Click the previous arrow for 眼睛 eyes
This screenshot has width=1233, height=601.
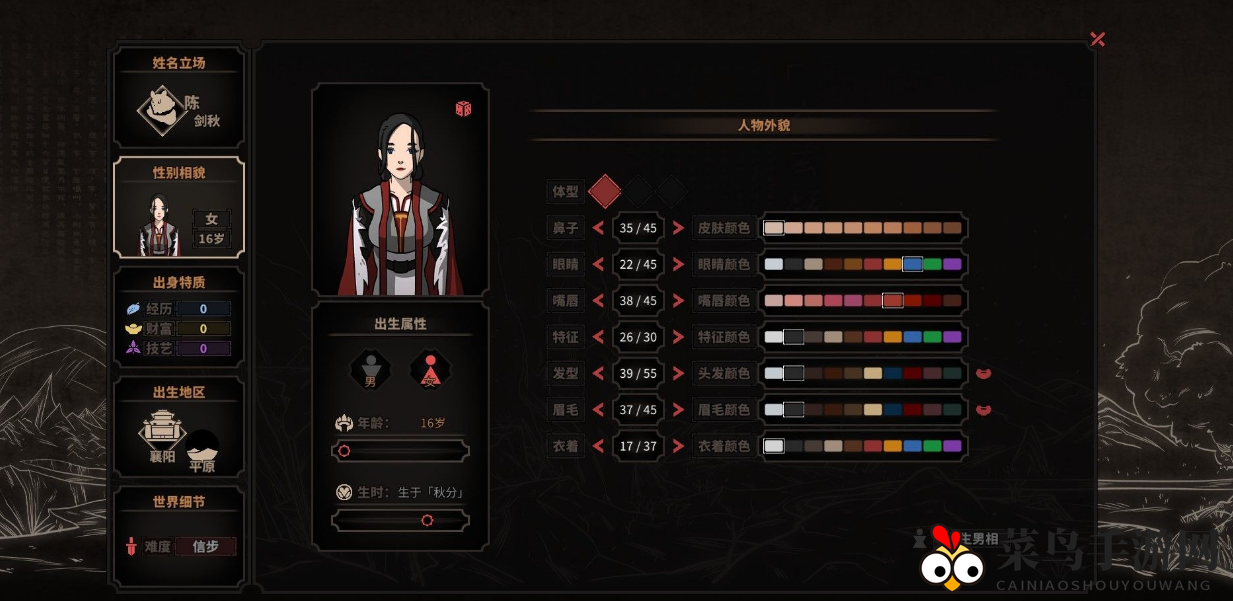click(x=598, y=264)
